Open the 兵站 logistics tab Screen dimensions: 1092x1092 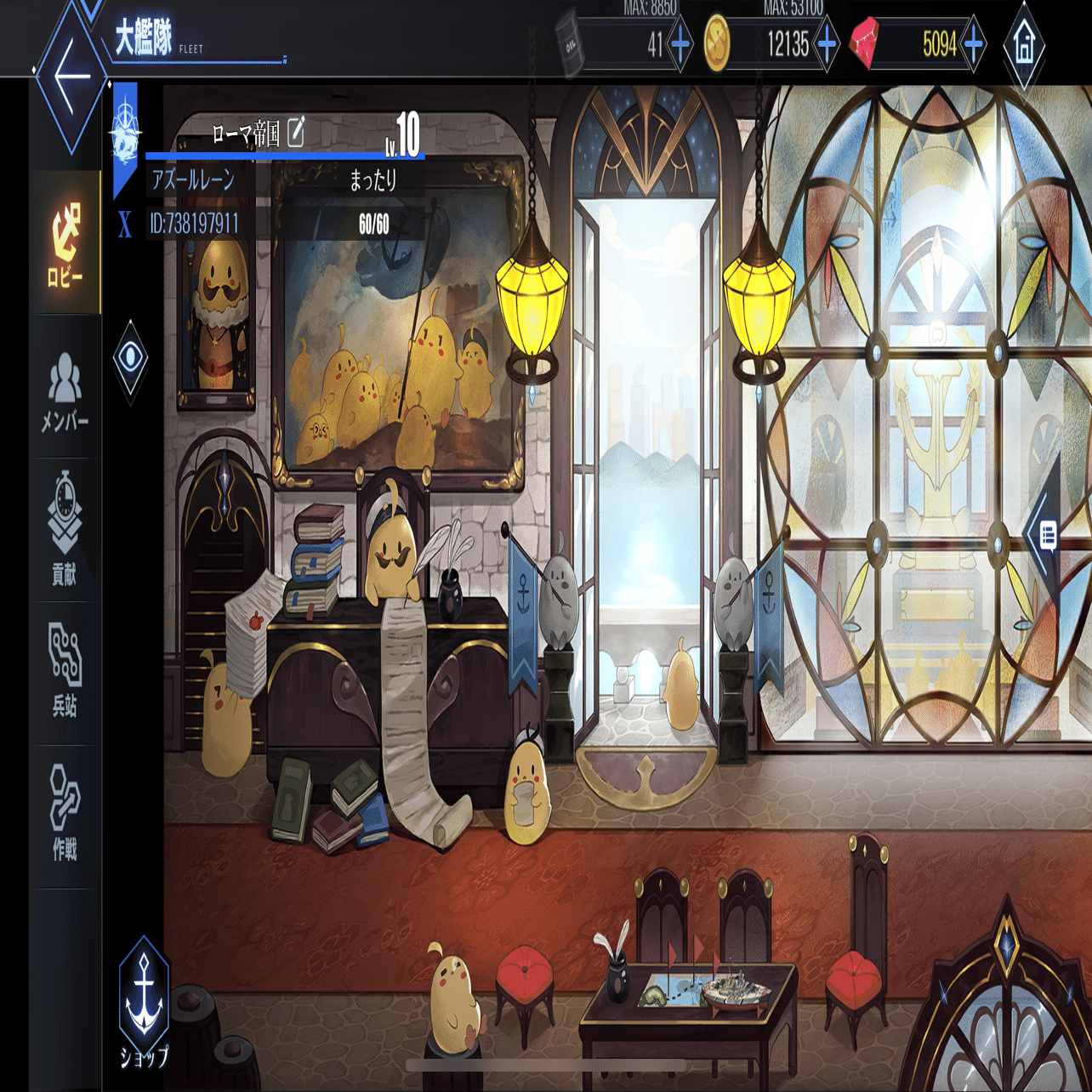65,670
